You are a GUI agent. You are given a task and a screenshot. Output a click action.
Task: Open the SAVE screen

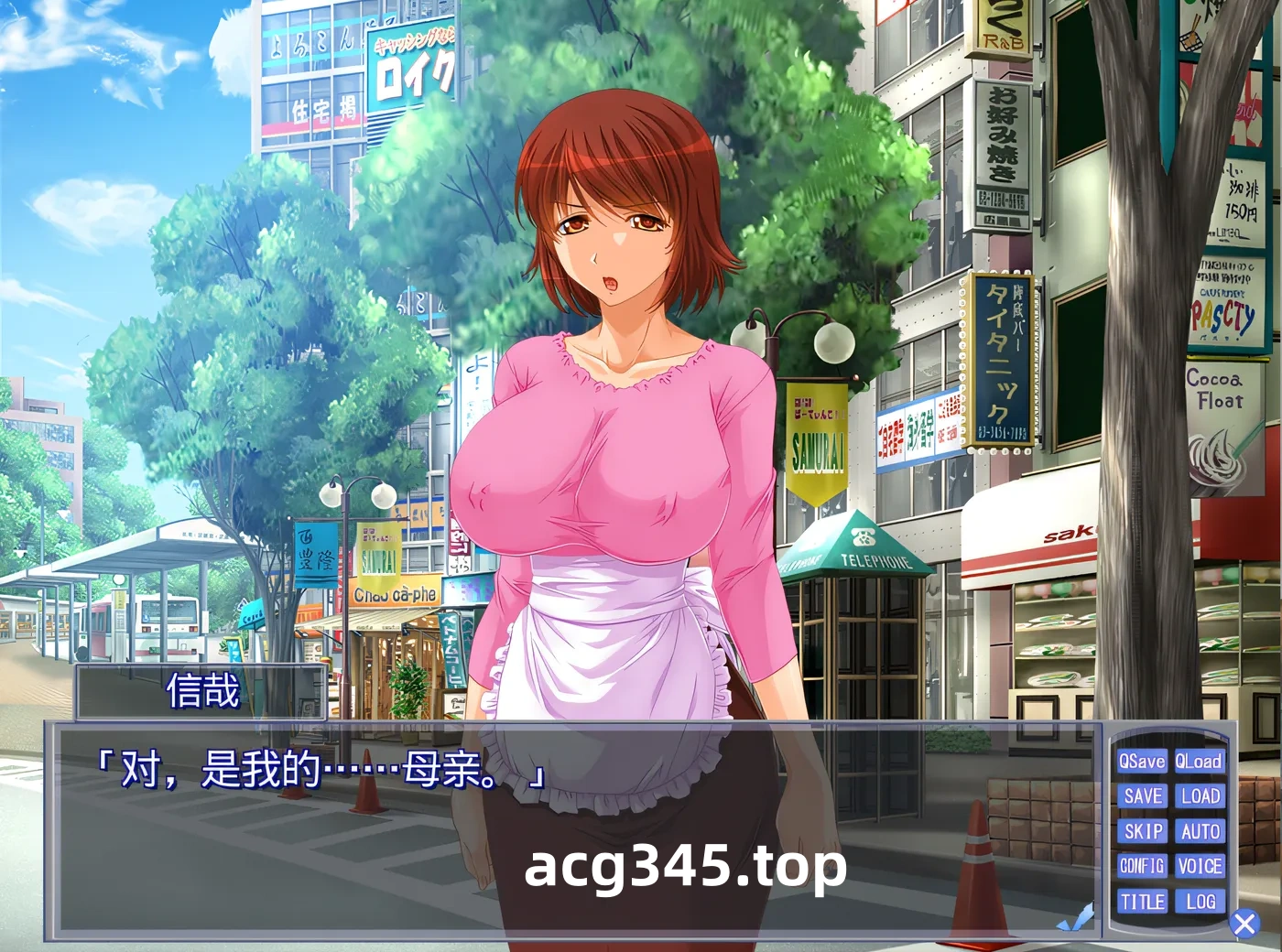(x=1142, y=796)
